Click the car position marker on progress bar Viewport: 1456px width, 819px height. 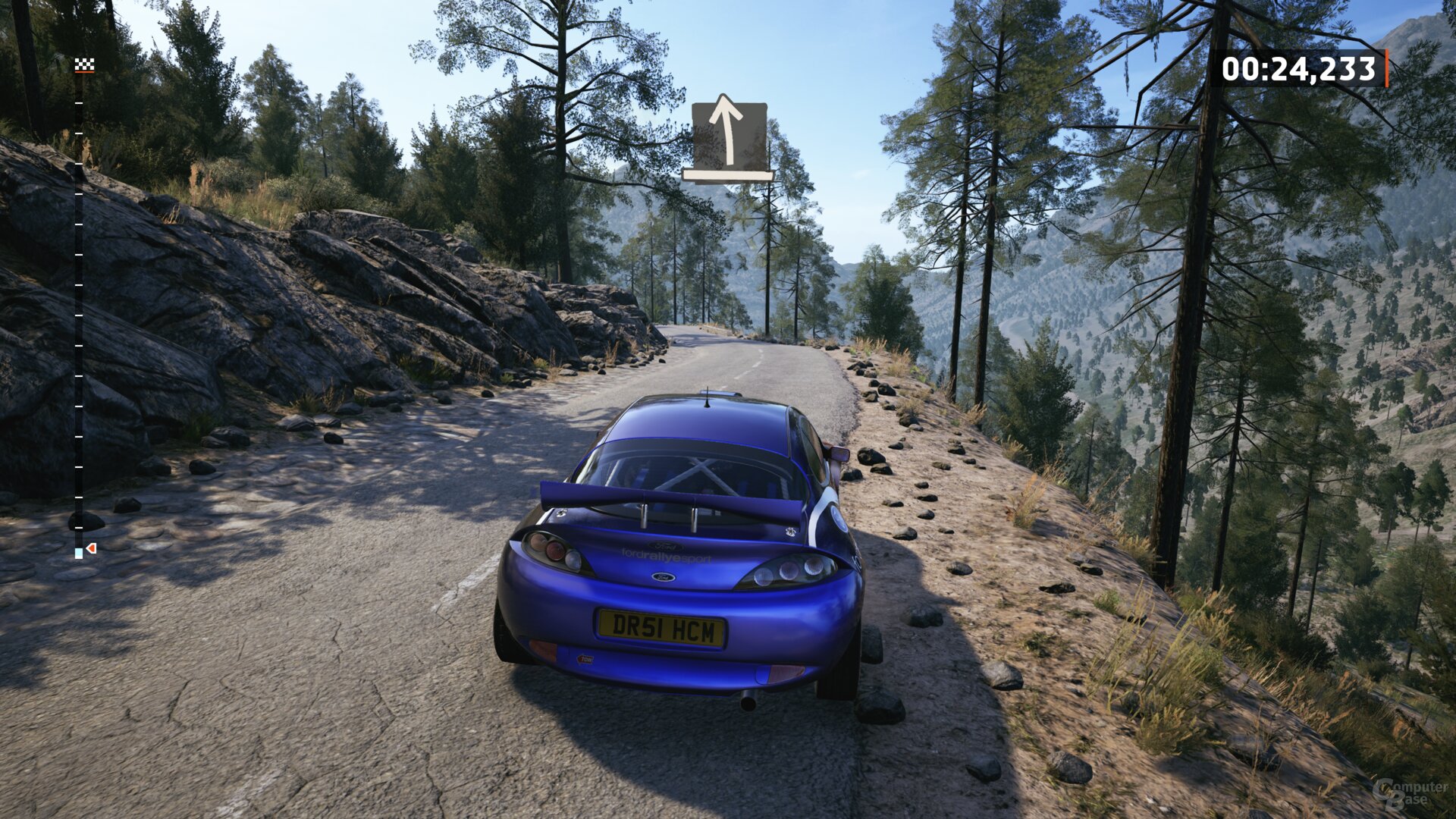(x=90, y=548)
